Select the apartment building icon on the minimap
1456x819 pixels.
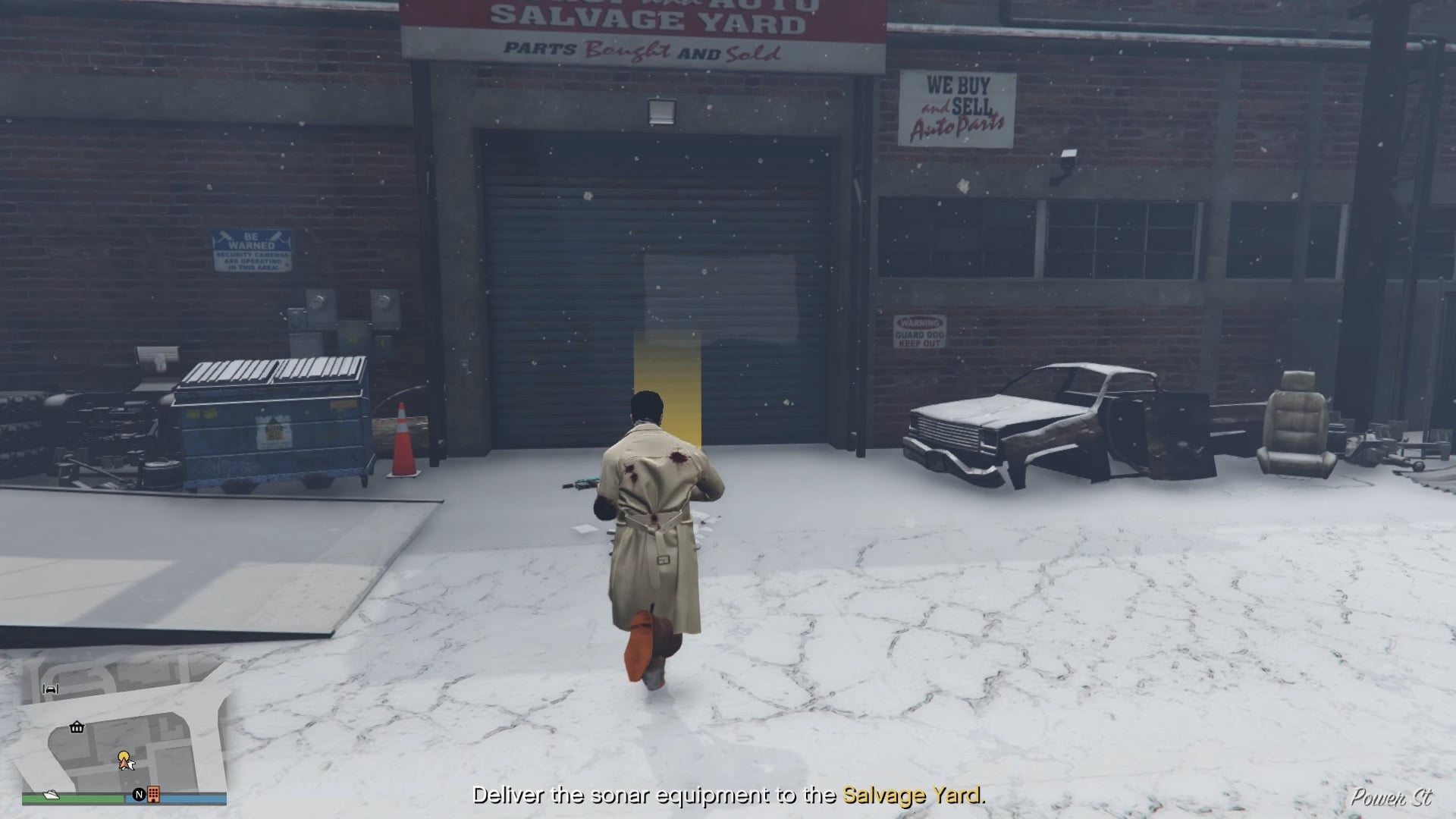(153, 795)
